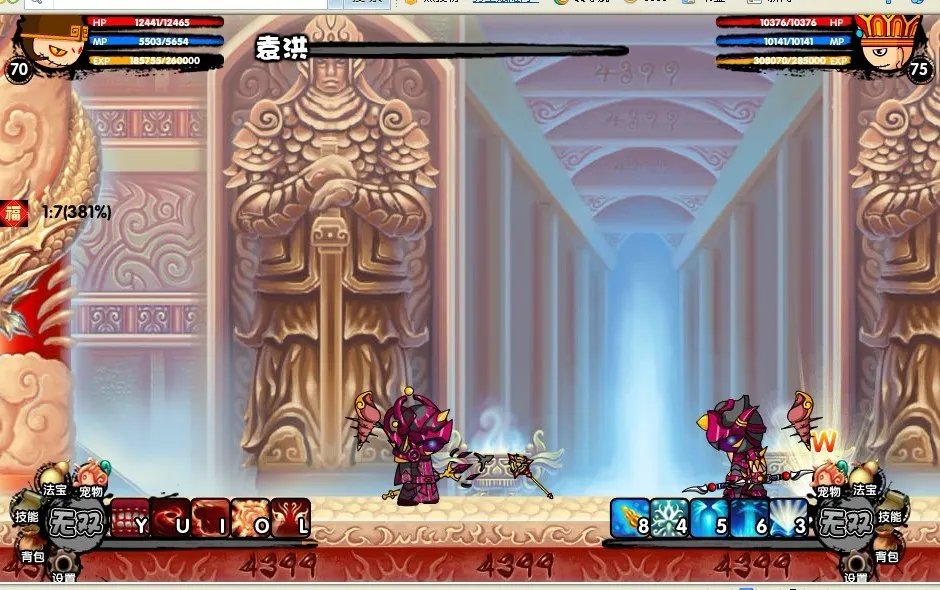This screenshot has width=940, height=590.
Task: Use the red teeth skill marked Y
Action: [x=130, y=518]
